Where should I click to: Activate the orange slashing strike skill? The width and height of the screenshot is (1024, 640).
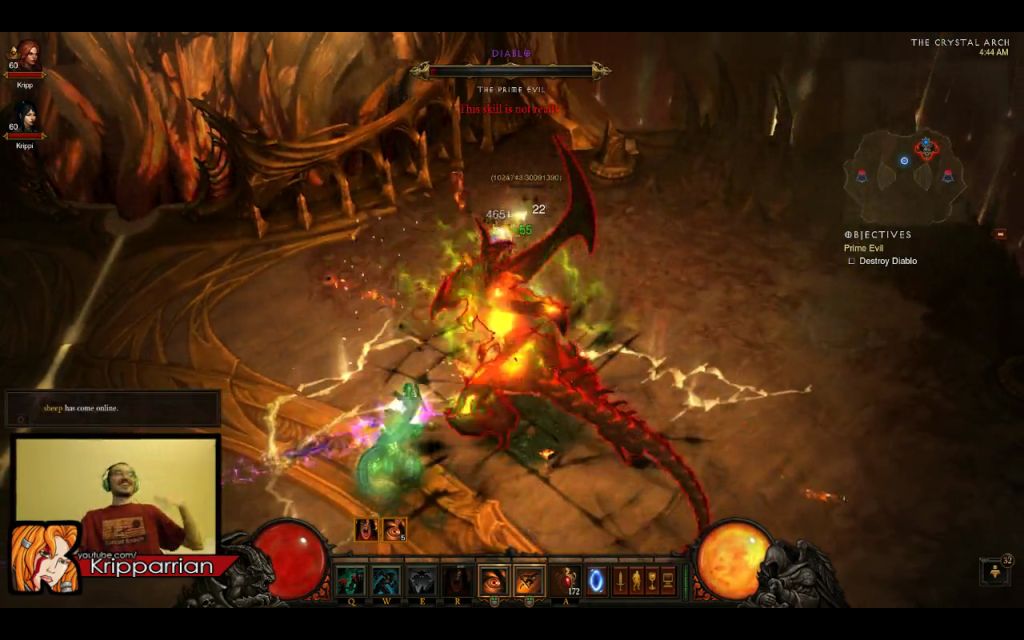click(530, 580)
